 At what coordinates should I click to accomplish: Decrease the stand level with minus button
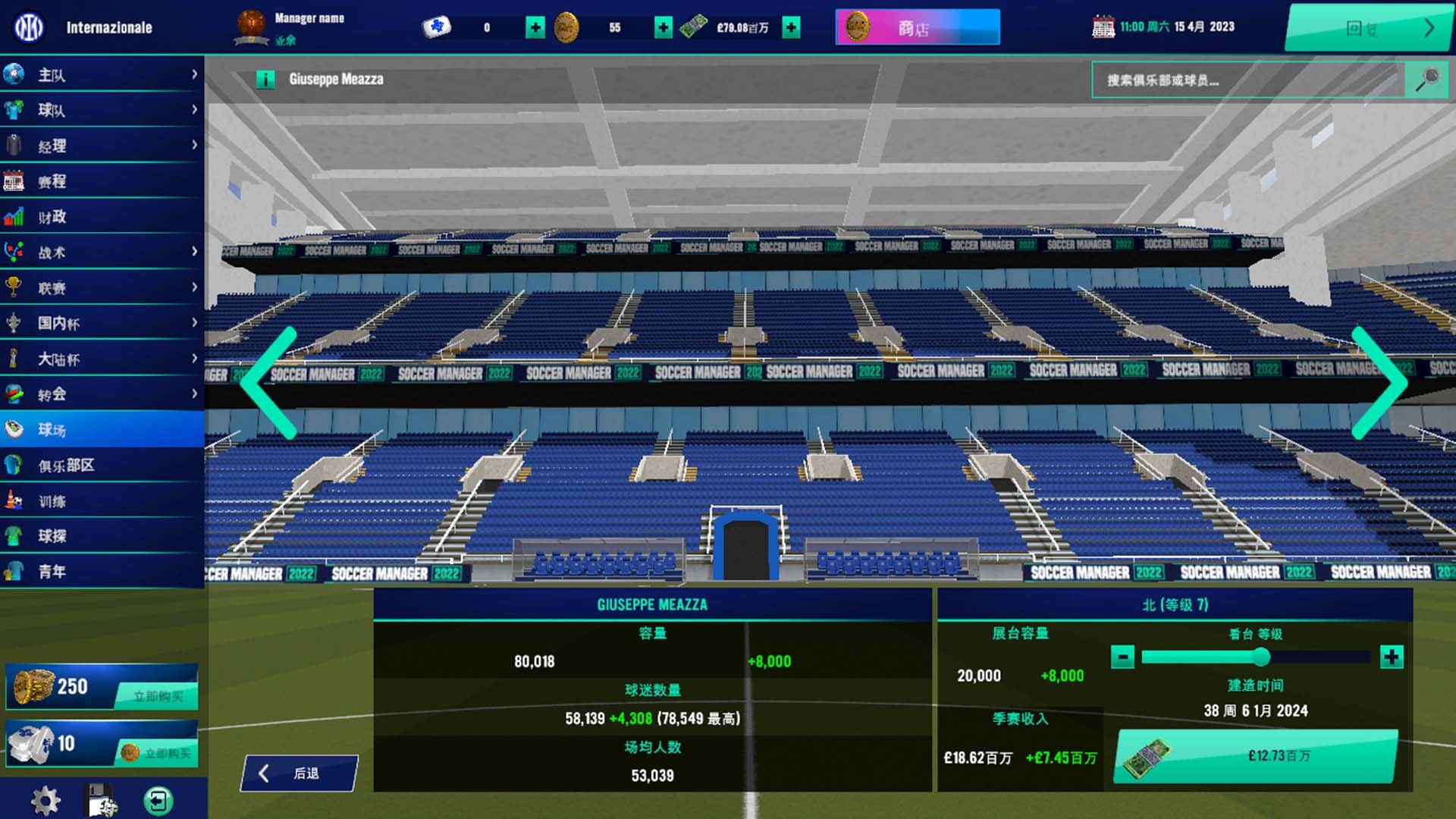click(x=1122, y=657)
